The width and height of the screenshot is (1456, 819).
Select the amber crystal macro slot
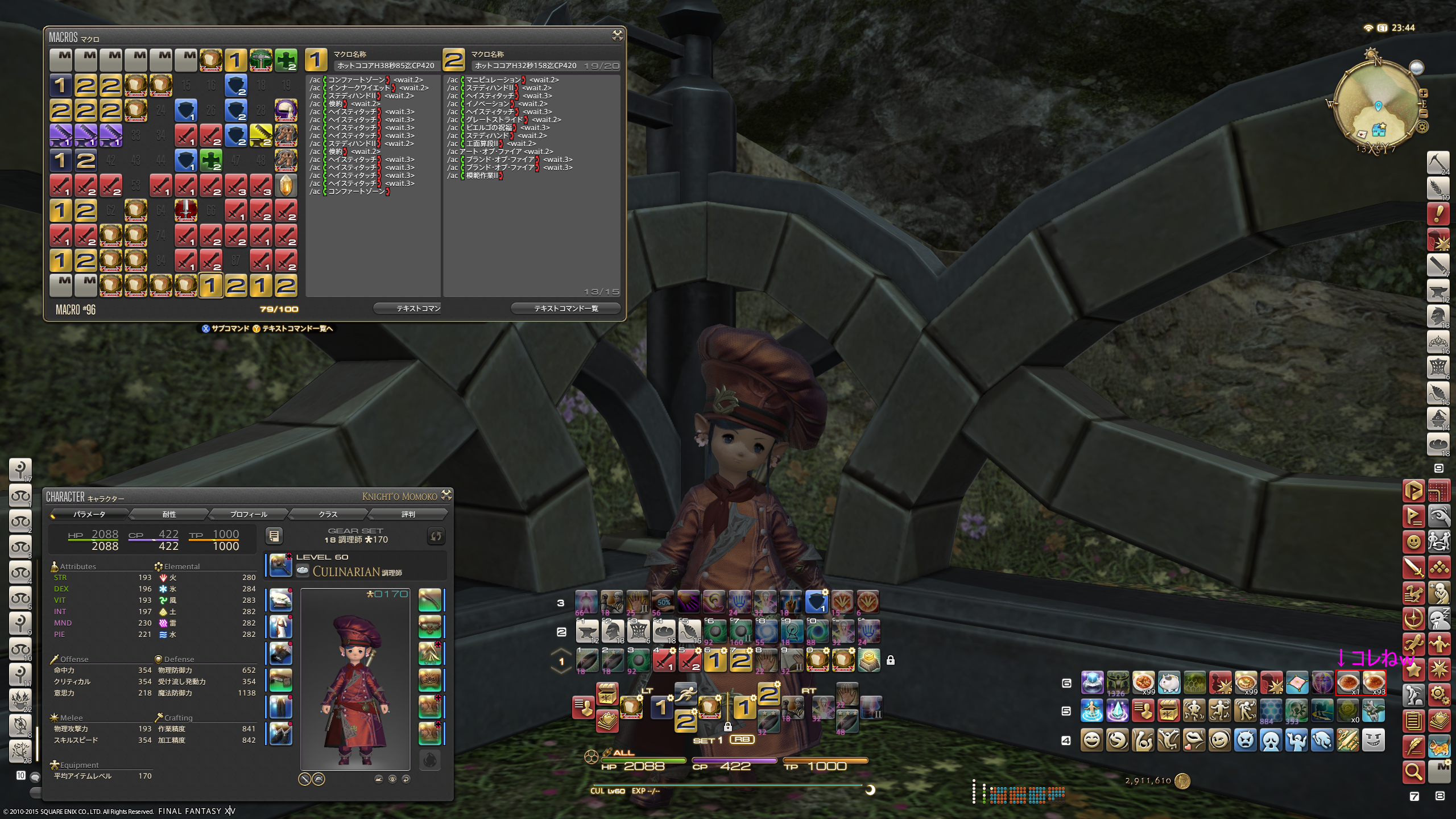coord(286,185)
